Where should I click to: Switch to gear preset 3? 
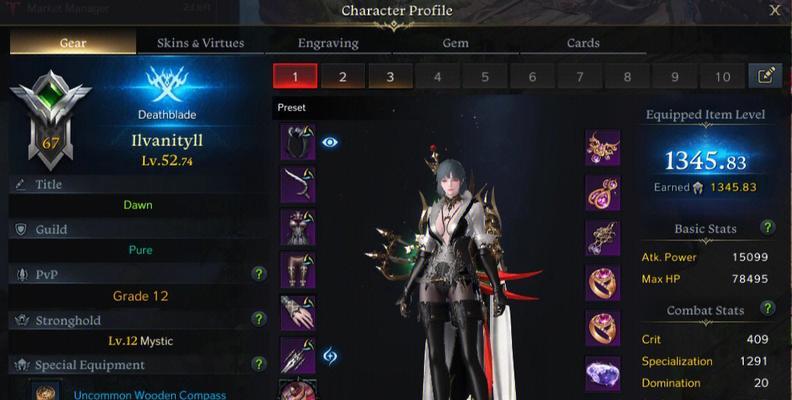[x=390, y=77]
